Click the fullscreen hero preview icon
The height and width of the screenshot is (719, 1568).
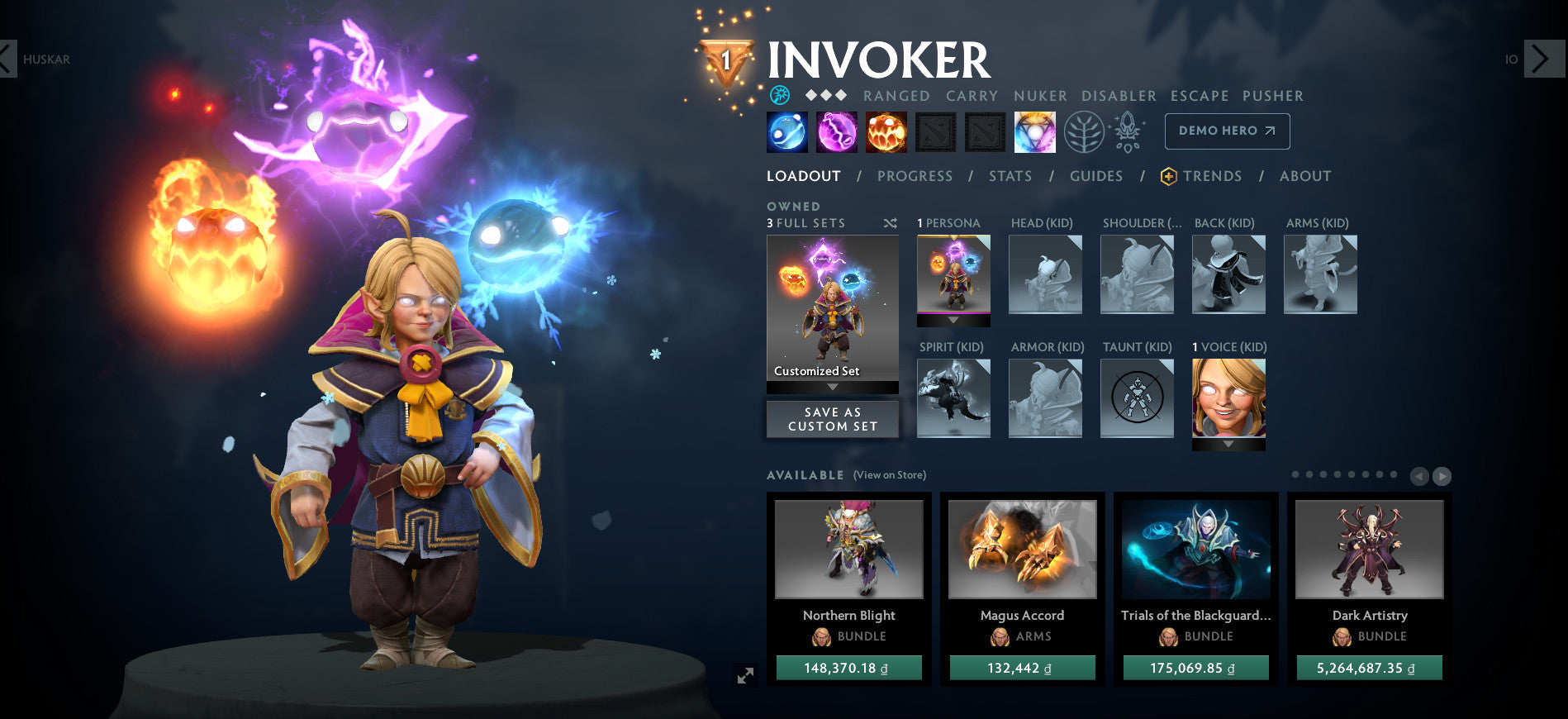tap(745, 675)
